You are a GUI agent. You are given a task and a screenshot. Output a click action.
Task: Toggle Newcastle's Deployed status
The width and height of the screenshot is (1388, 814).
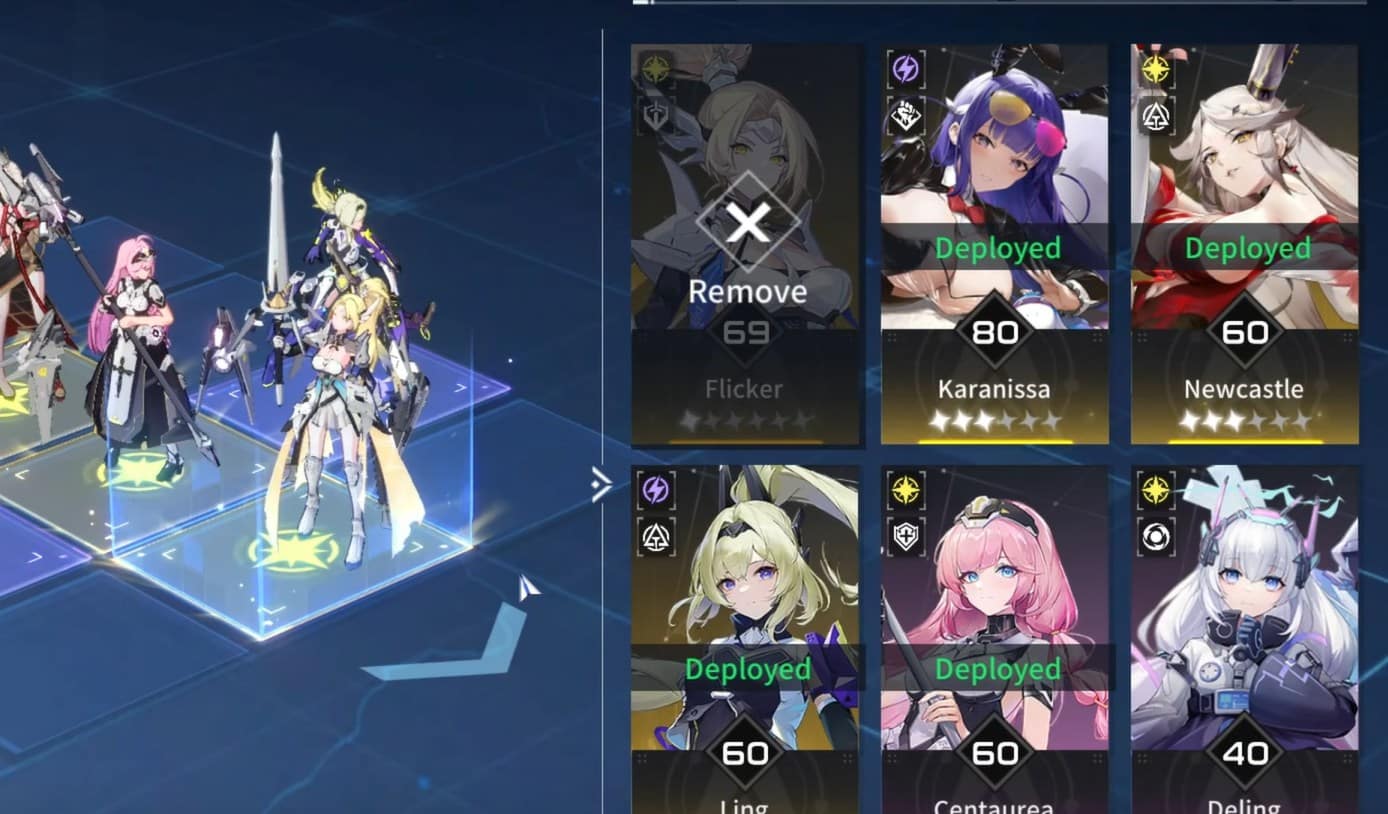tap(1246, 246)
